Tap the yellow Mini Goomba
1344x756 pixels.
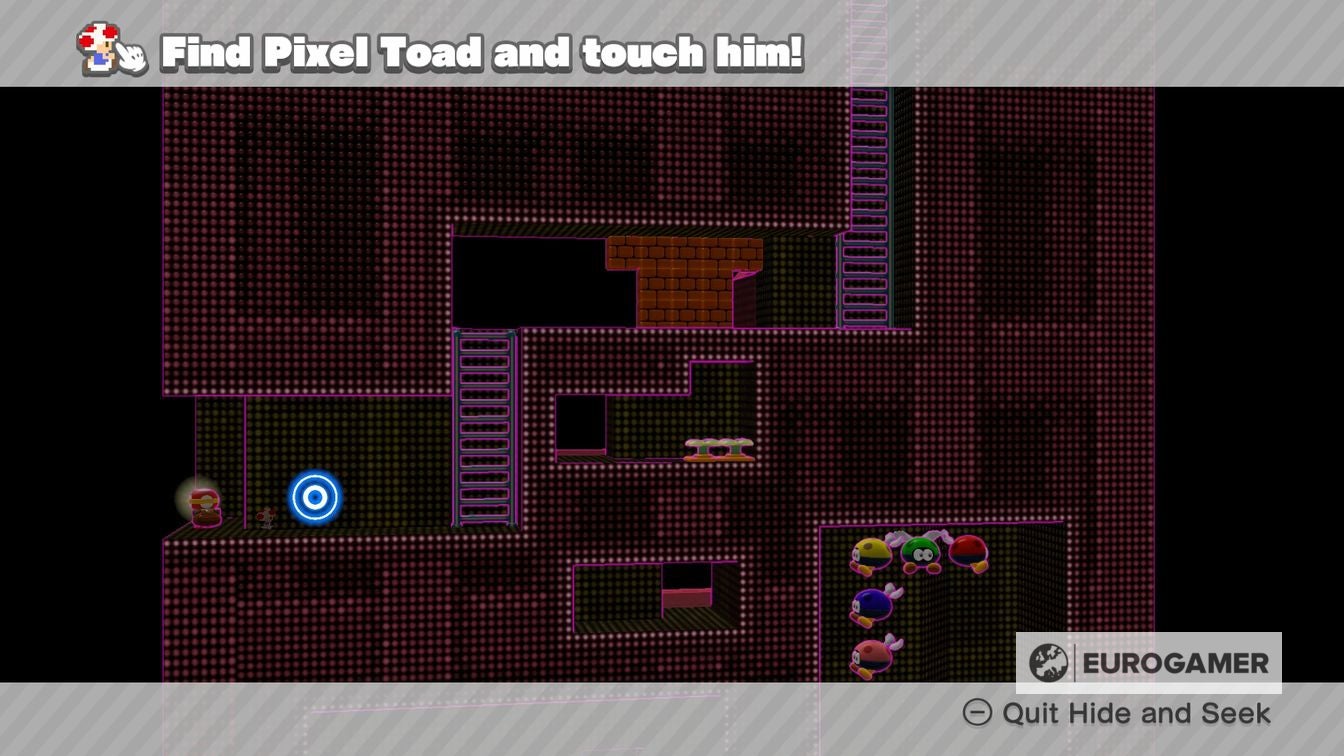pos(869,556)
